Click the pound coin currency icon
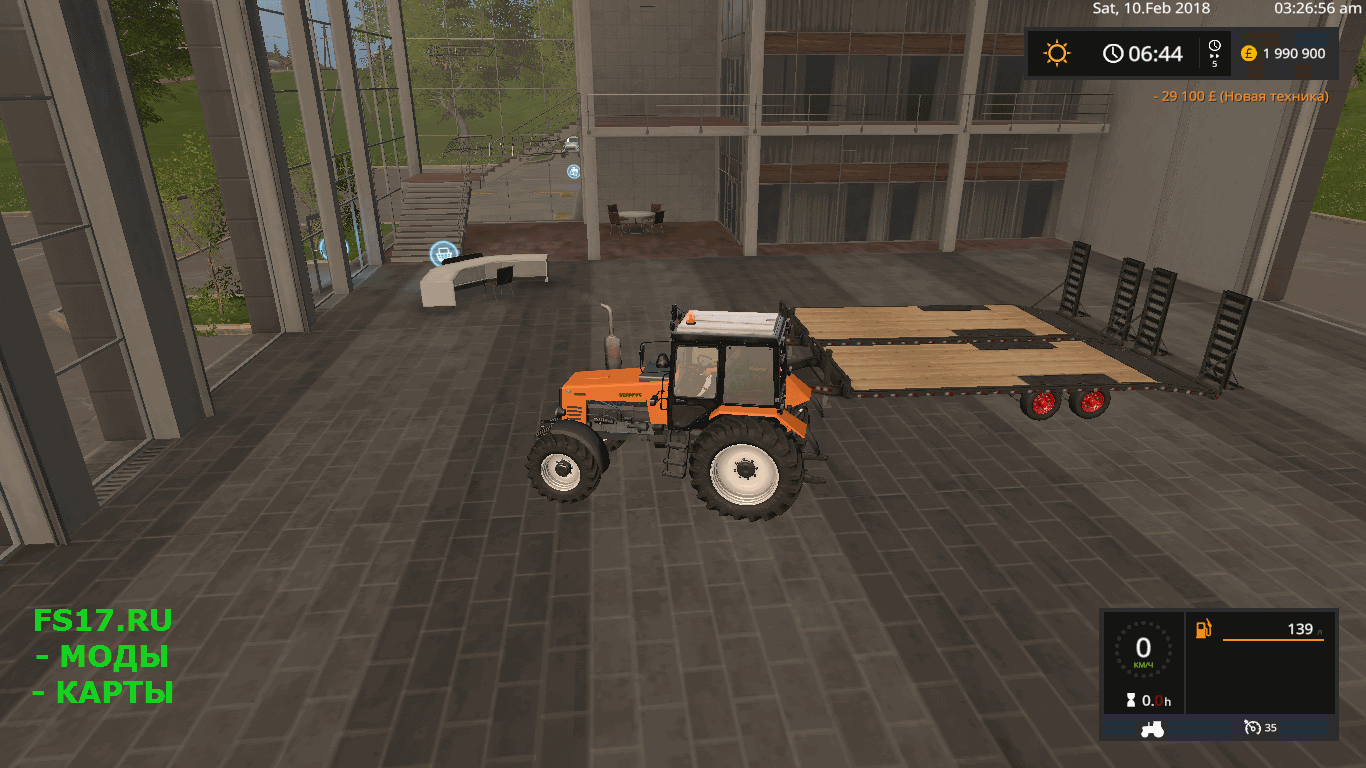This screenshot has height=768, width=1366. pyautogui.click(x=1248, y=53)
